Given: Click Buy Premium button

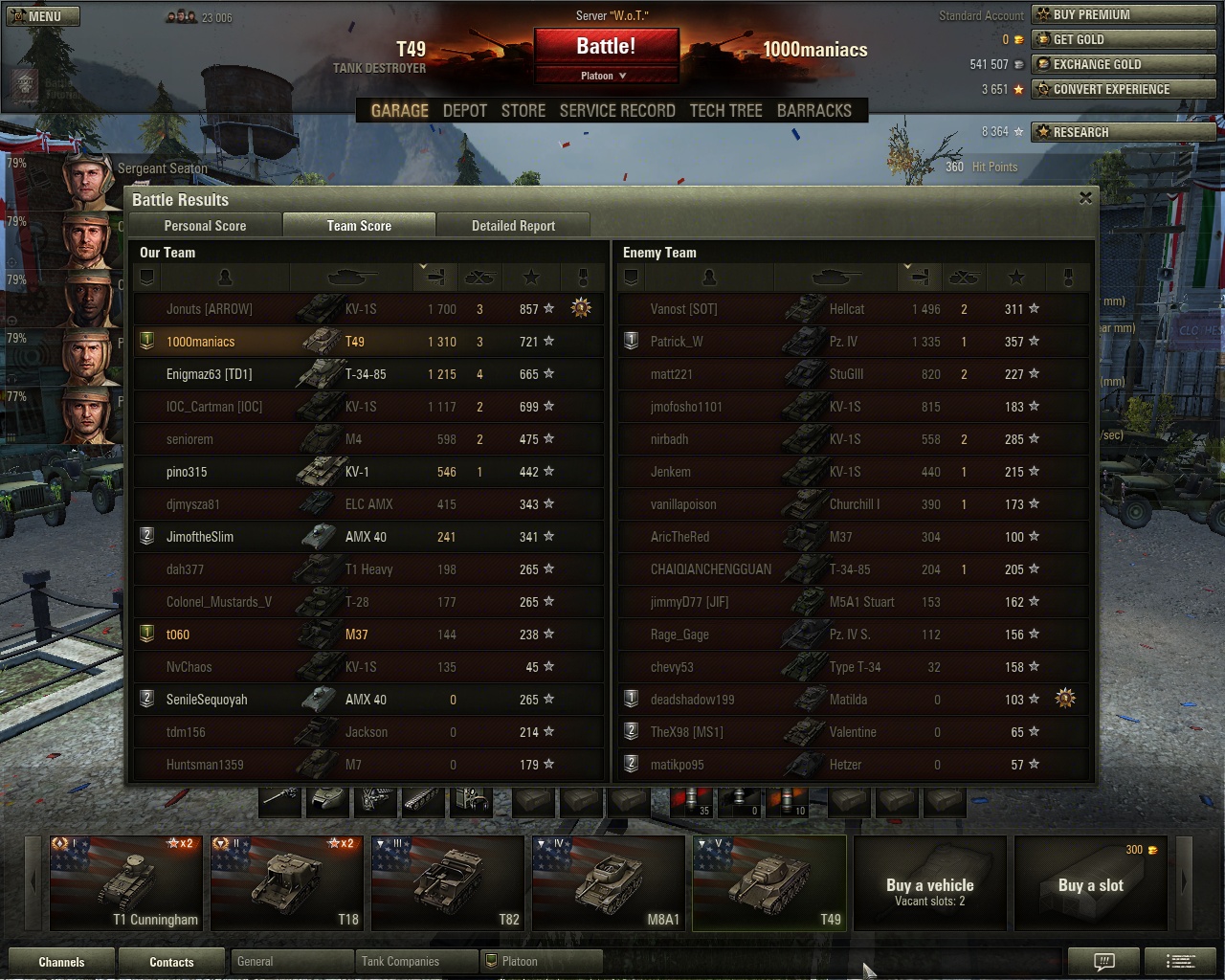Looking at the screenshot, I should pyautogui.click(x=1124, y=15).
